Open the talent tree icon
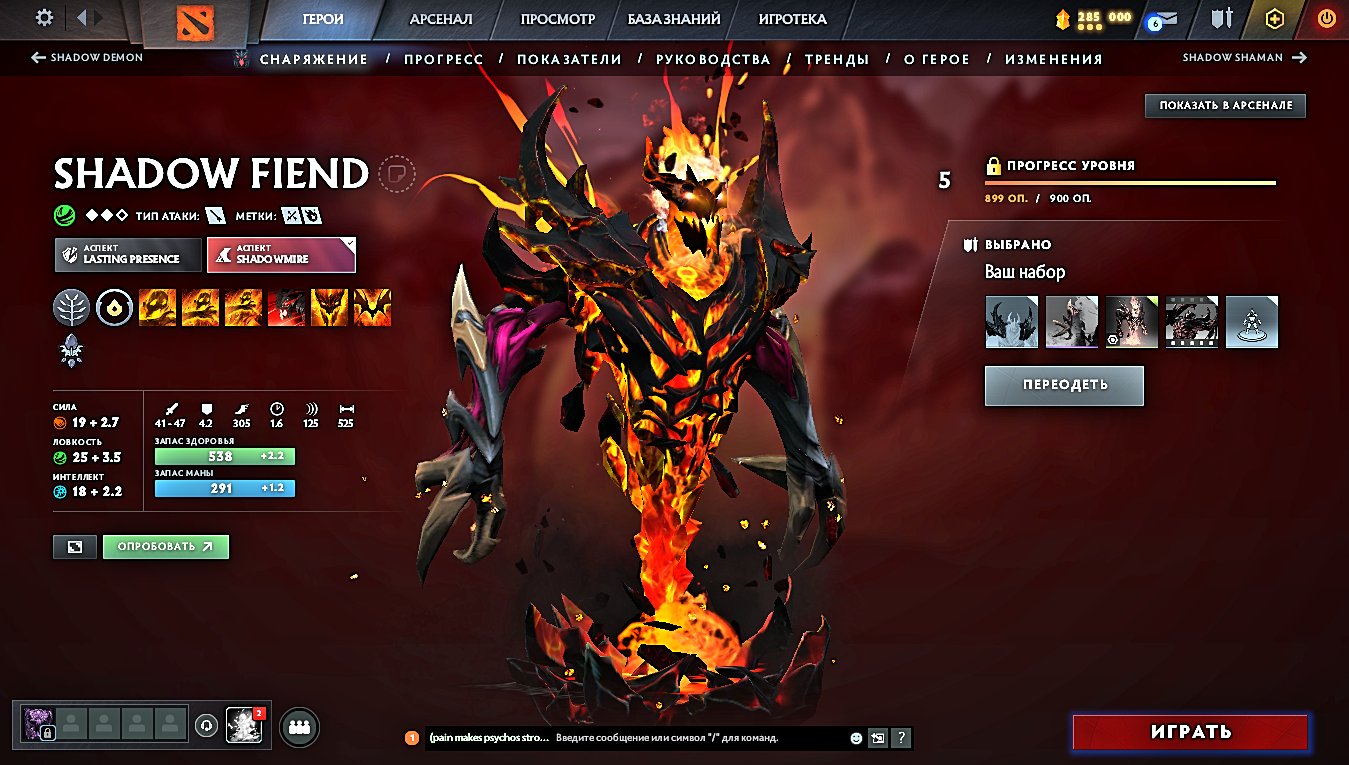Viewport: 1349px width, 765px height. coord(70,307)
